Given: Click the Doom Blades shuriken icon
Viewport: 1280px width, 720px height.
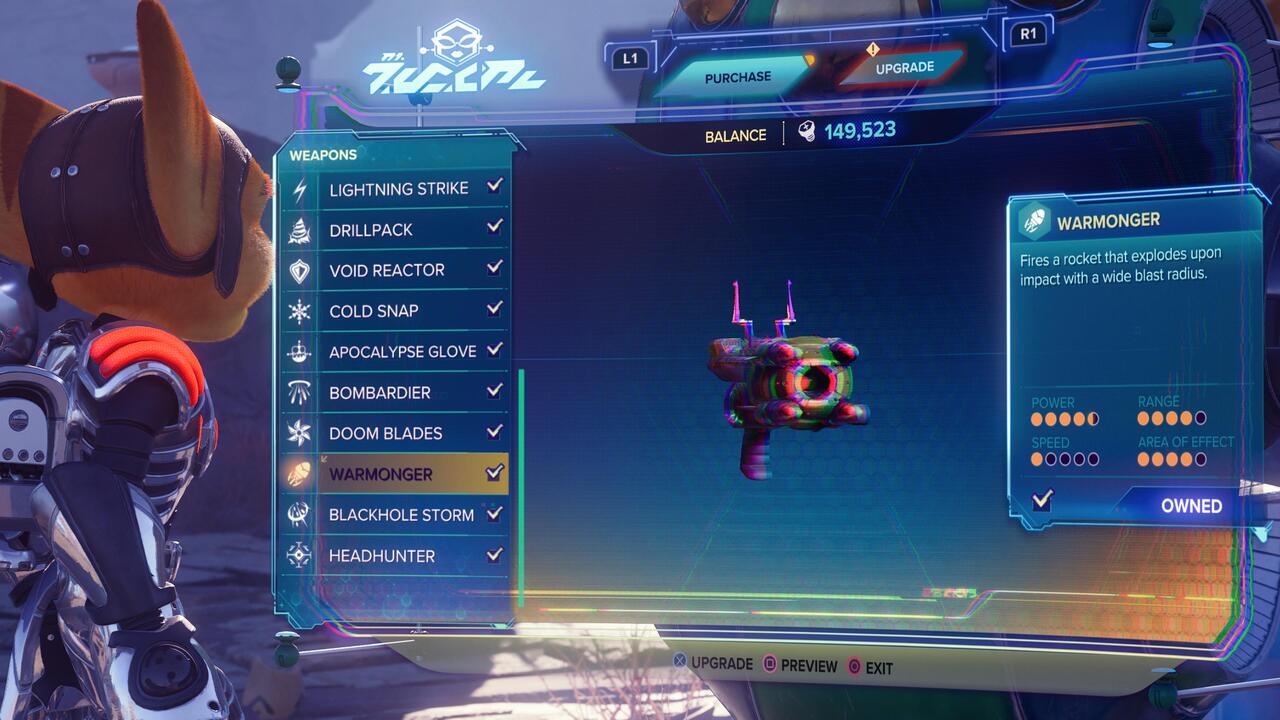Looking at the screenshot, I should point(301,433).
